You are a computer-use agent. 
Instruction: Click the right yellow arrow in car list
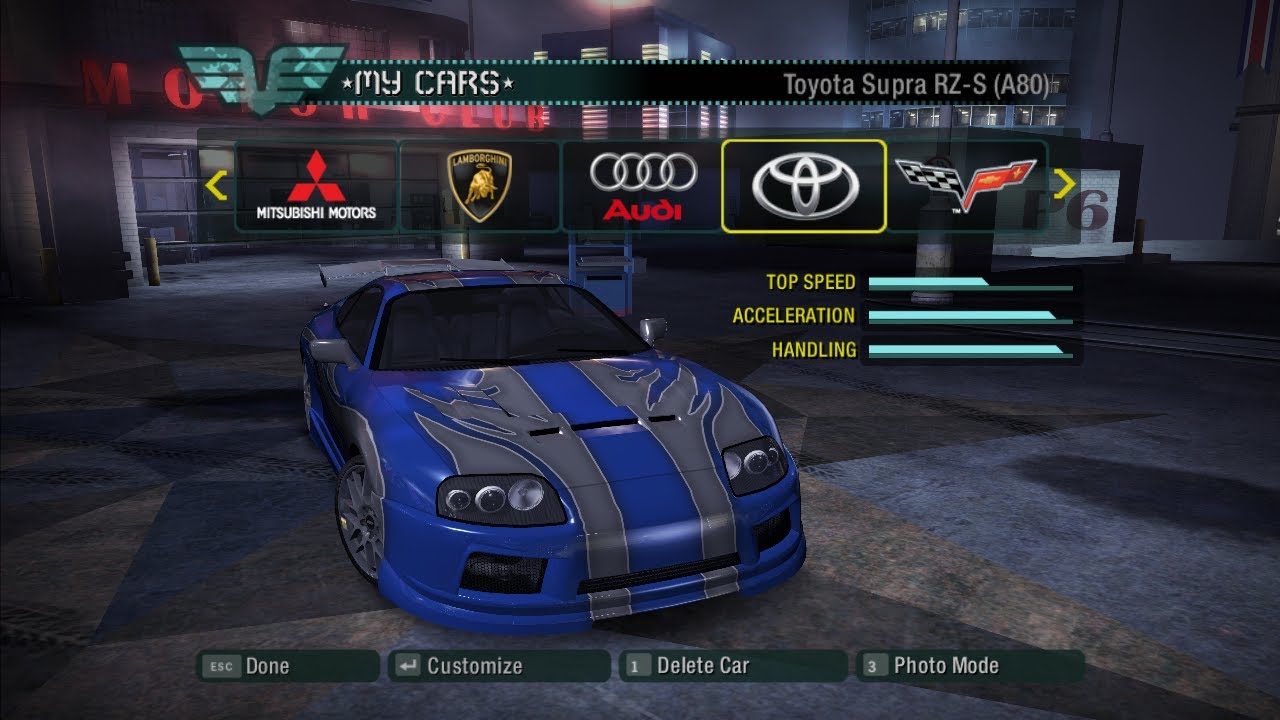coord(1064,185)
